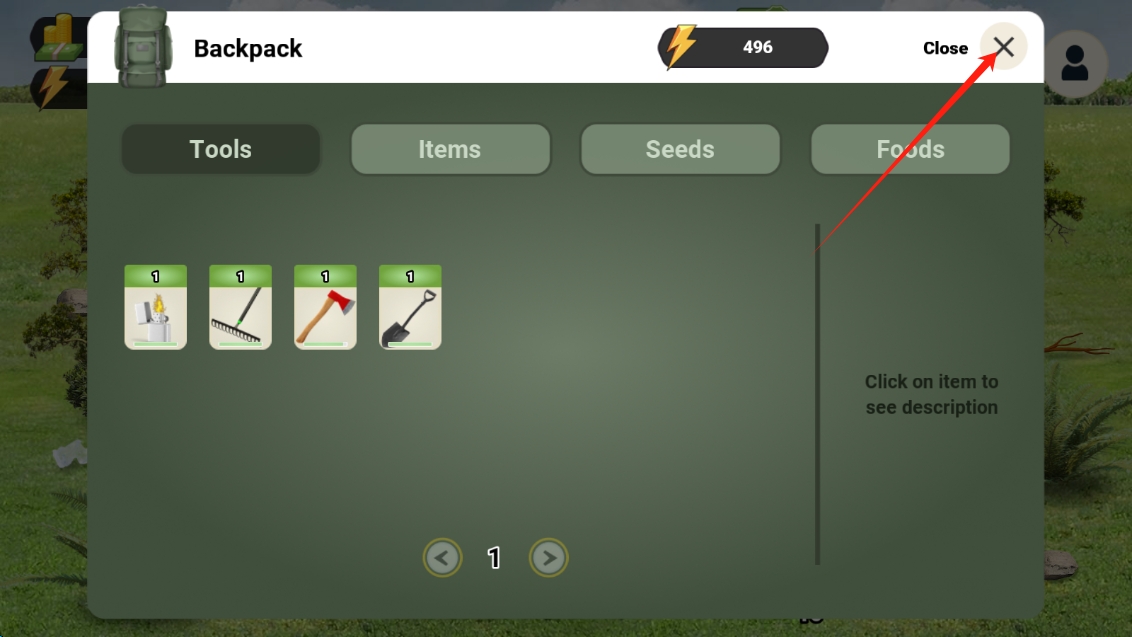
Task: Select the lighter tool slot
Action: click(155, 308)
